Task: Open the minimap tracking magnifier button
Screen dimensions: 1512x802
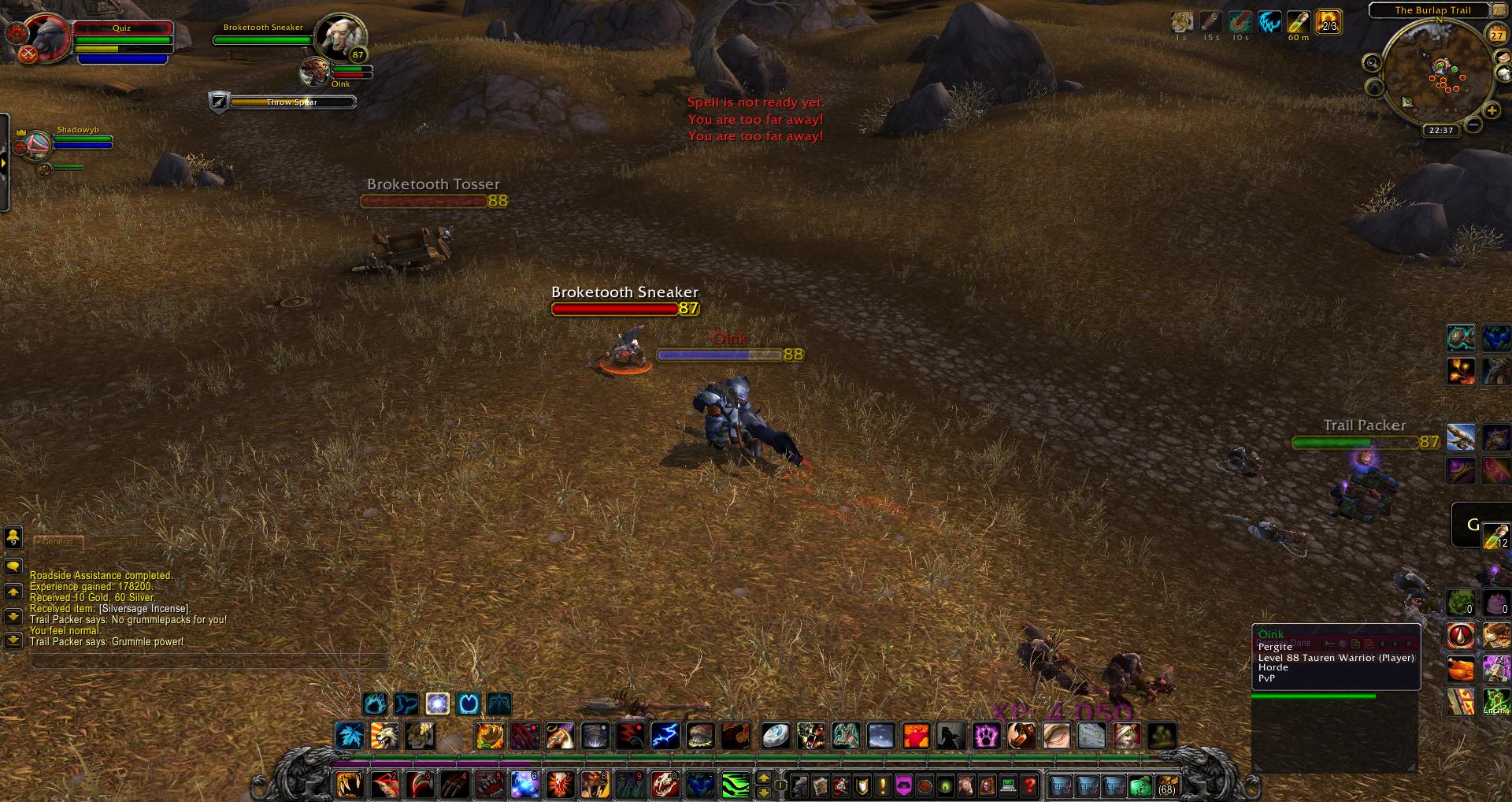Action: pyautogui.click(x=1373, y=64)
